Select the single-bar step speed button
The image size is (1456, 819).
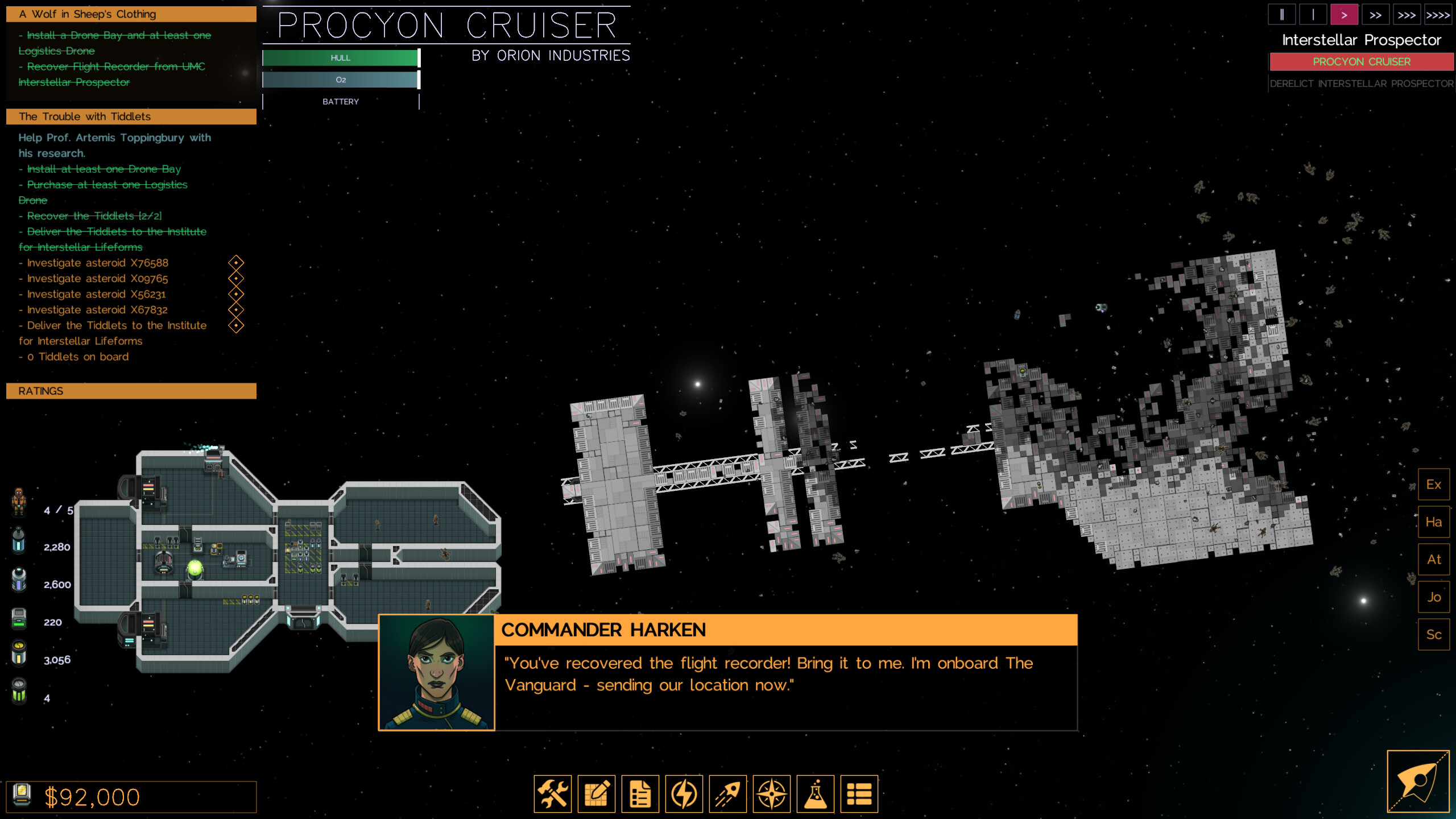[x=1313, y=15]
